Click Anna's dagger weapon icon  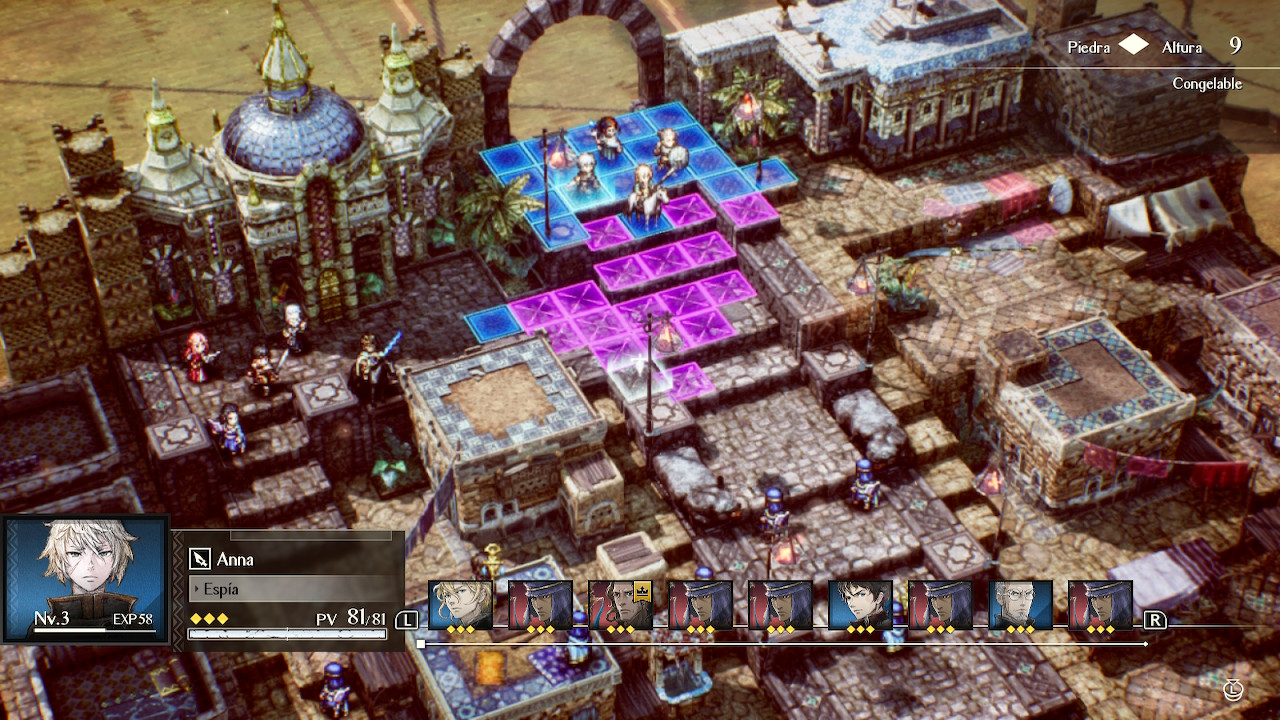pyautogui.click(x=200, y=559)
